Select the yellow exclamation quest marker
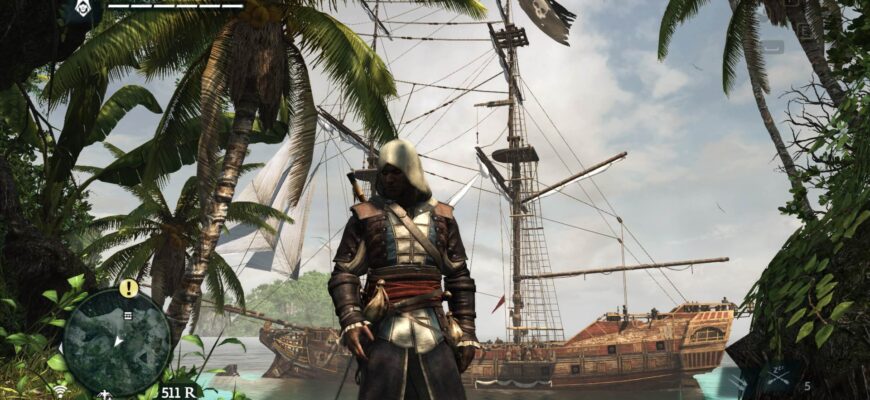This screenshot has height=400, width=870. [129, 288]
